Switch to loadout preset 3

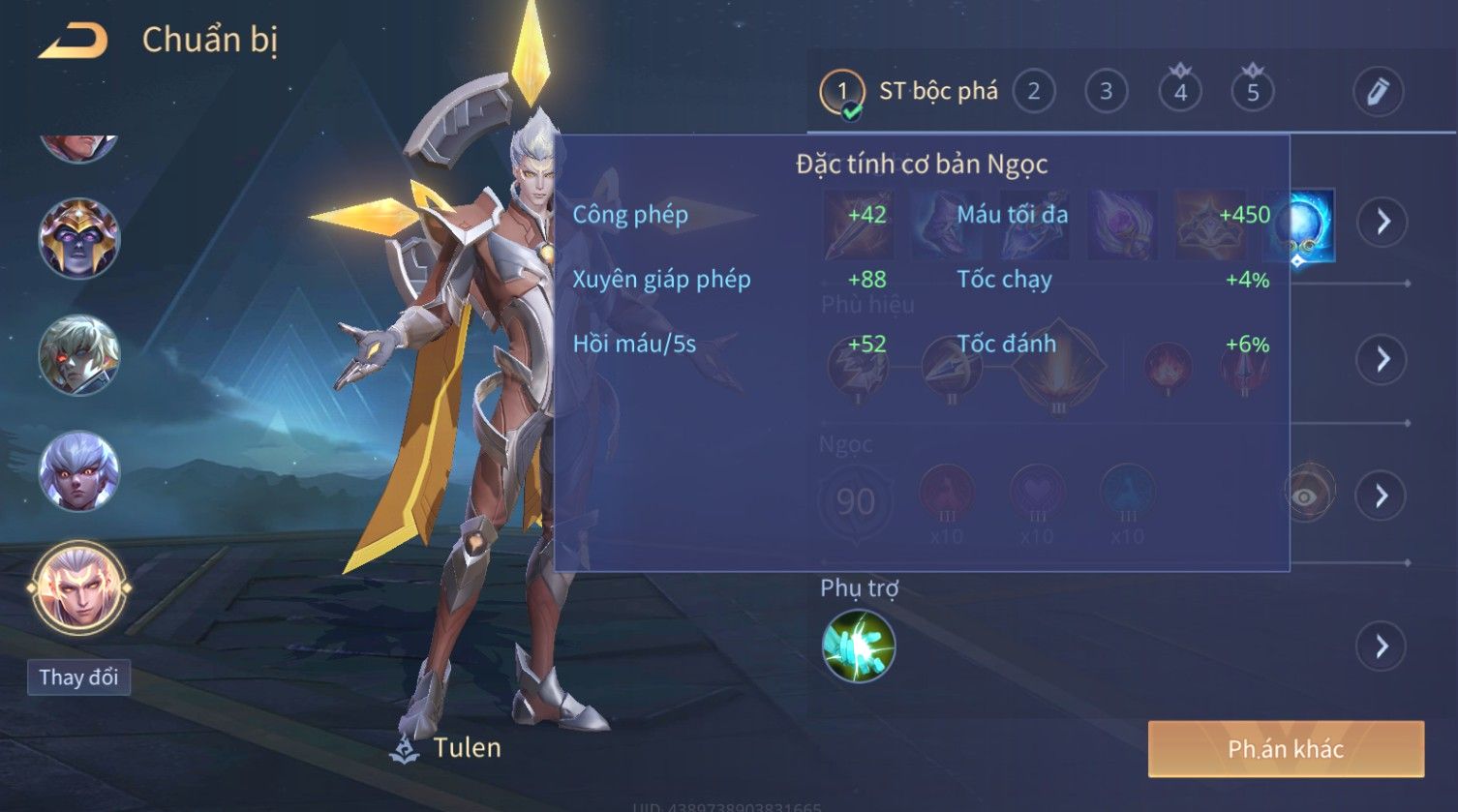pyautogui.click(x=1106, y=92)
